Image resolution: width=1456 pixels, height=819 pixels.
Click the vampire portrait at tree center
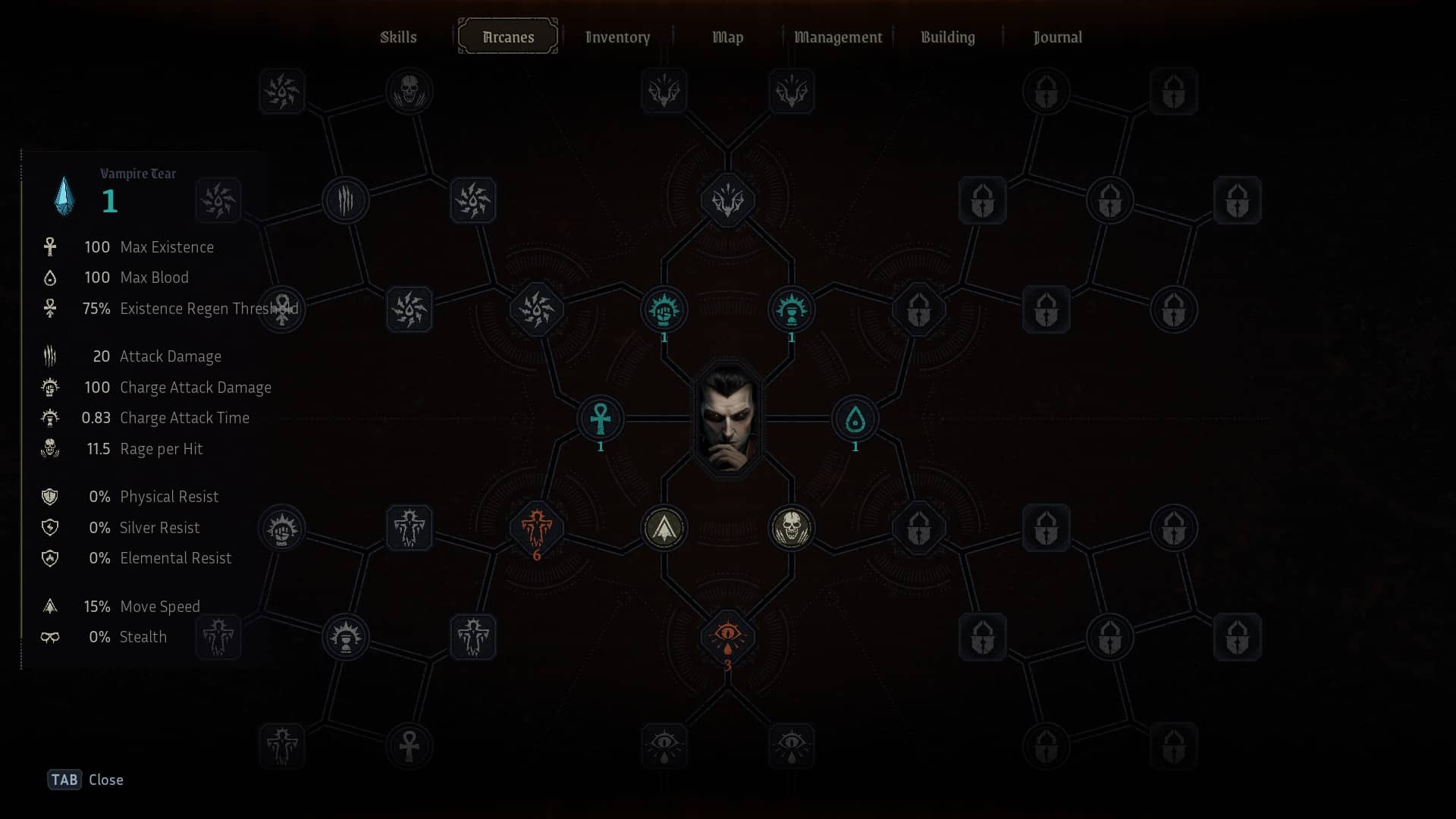(728, 419)
